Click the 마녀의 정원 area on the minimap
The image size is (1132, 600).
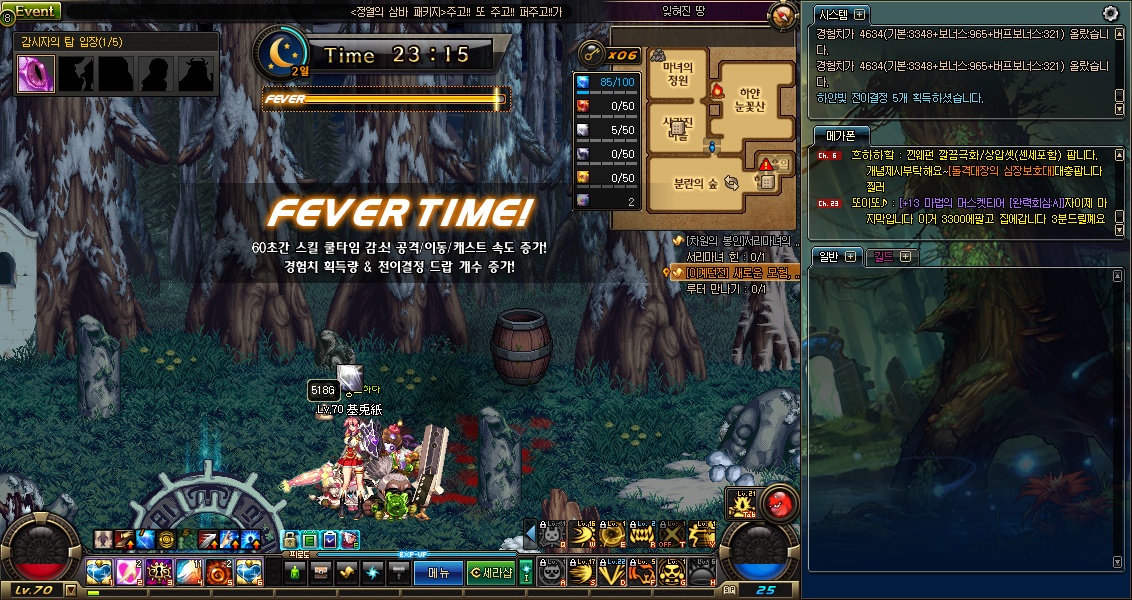point(678,74)
